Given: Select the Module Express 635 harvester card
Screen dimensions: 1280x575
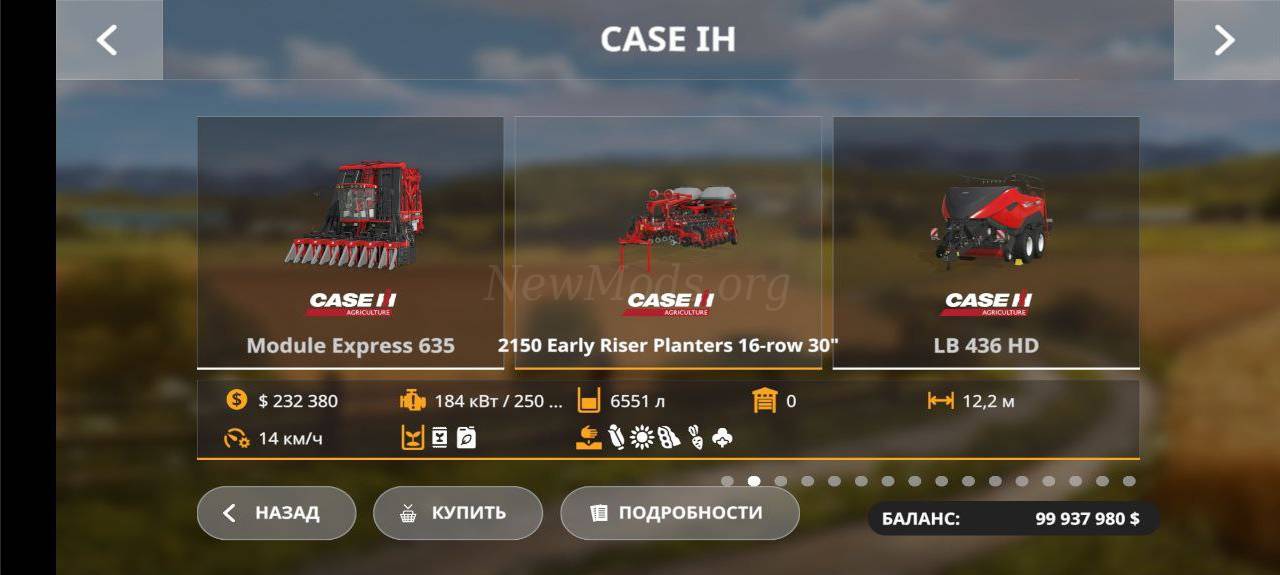Looking at the screenshot, I should pos(350,243).
